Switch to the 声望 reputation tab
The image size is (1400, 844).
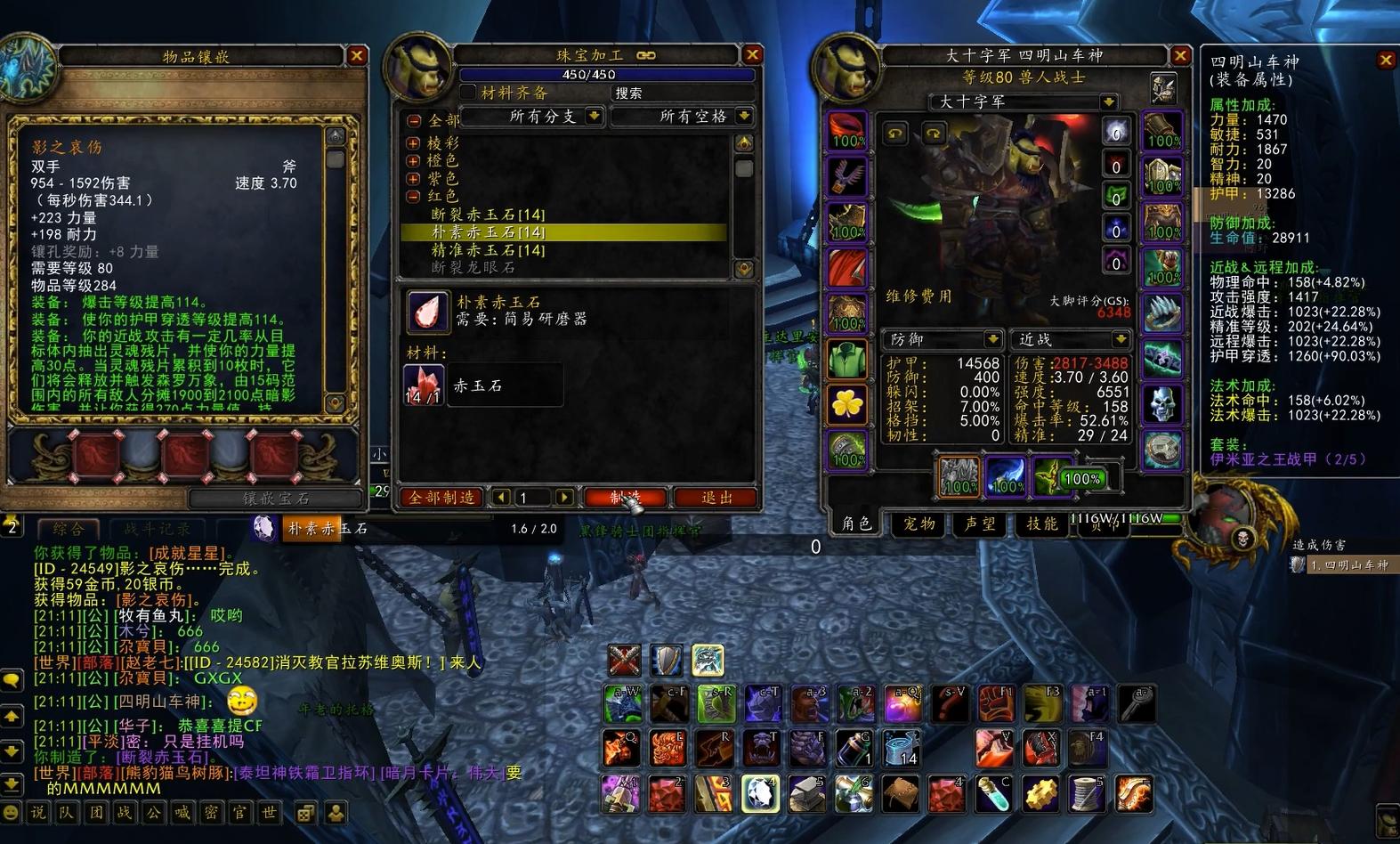[980, 523]
